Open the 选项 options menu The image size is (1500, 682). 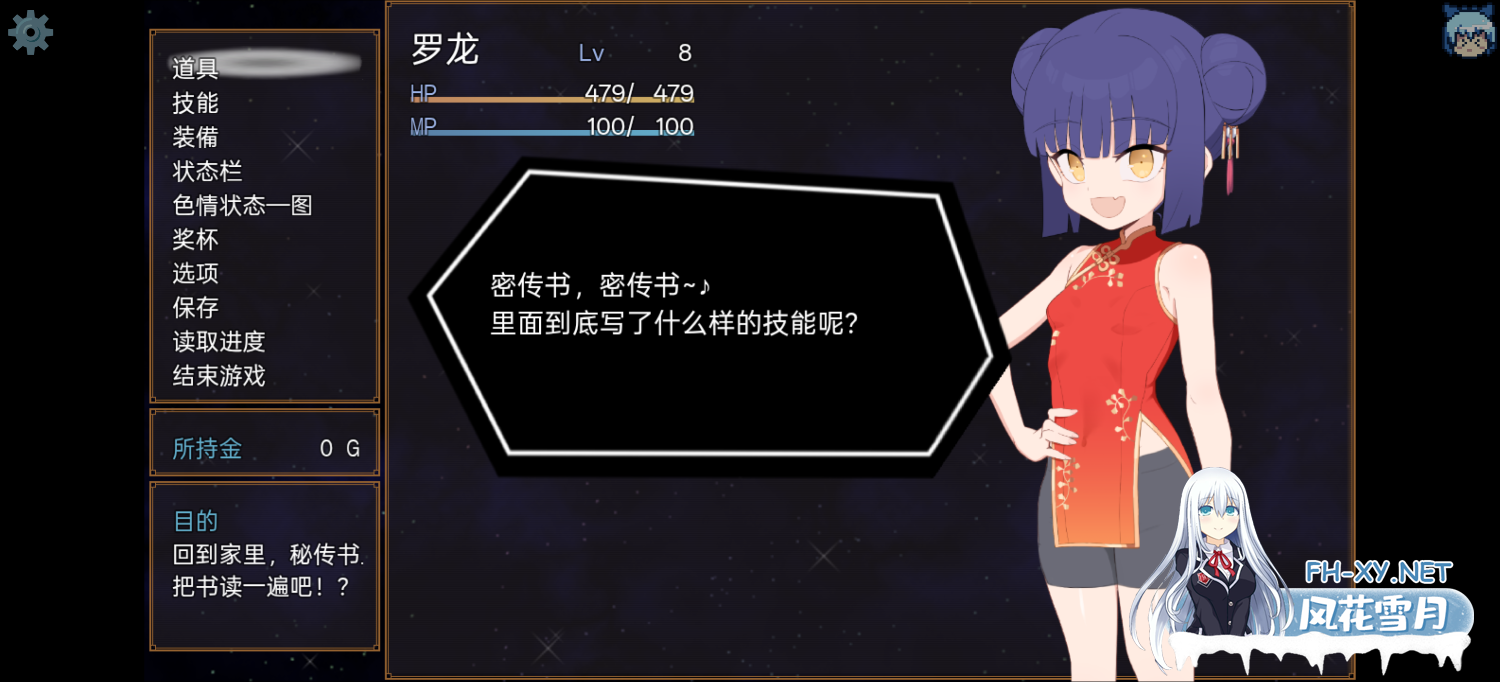[x=196, y=273]
